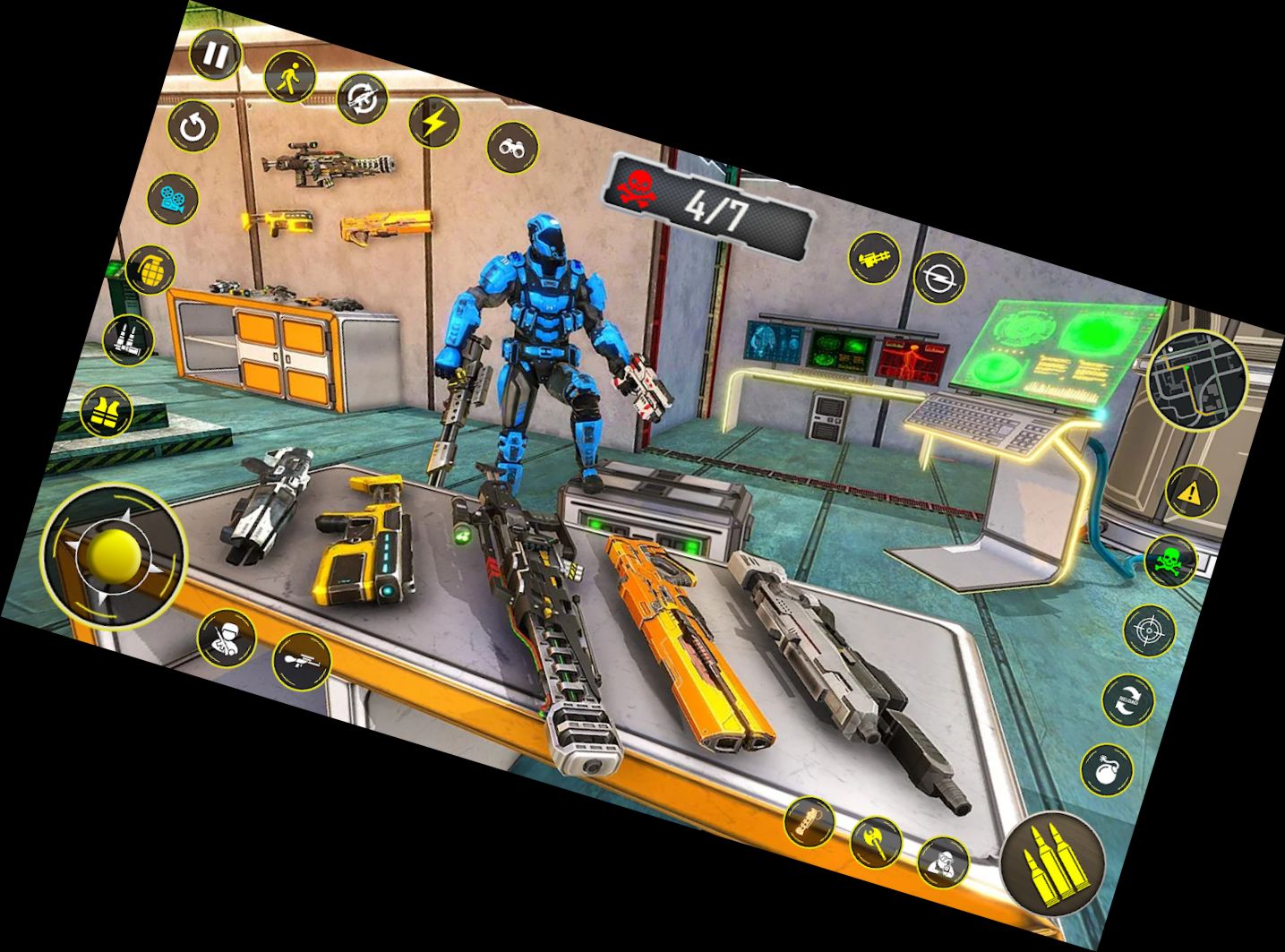Equip the yellow armor vest
The width and height of the screenshot is (1285, 952).
pos(107,412)
